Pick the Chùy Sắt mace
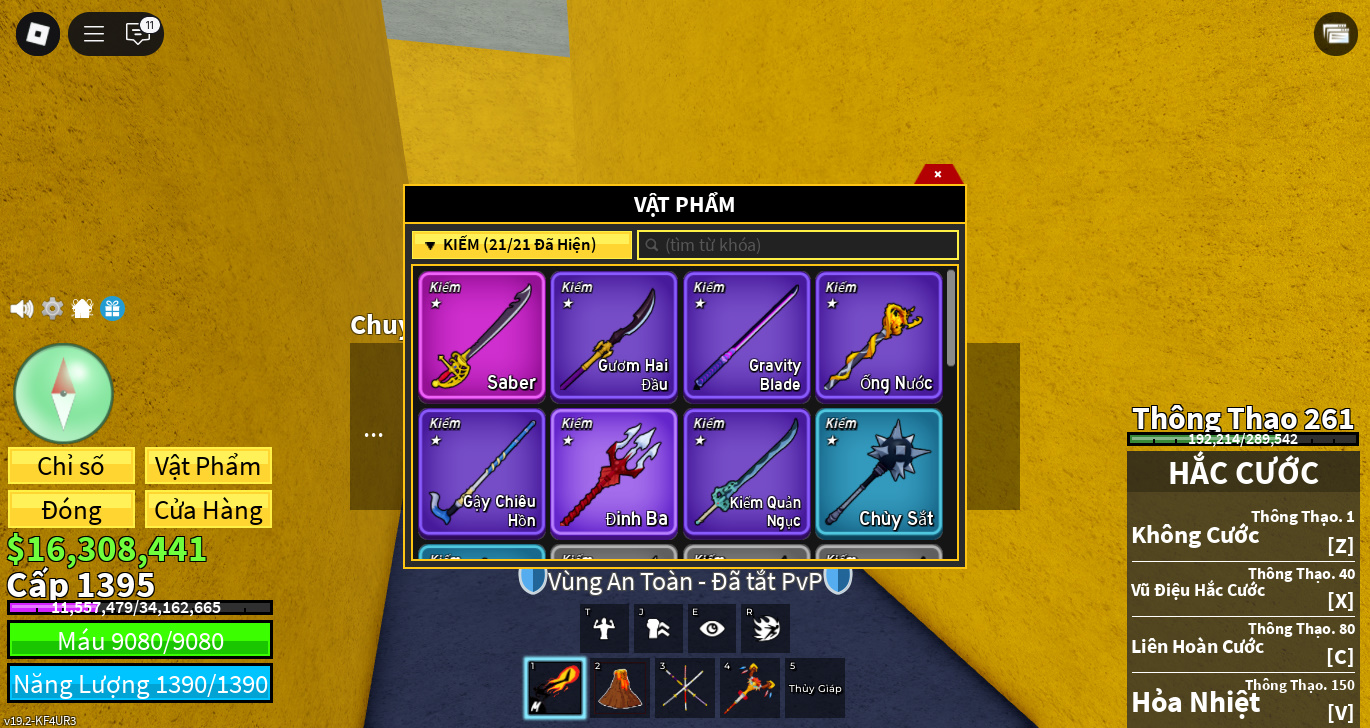 (x=878, y=472)
